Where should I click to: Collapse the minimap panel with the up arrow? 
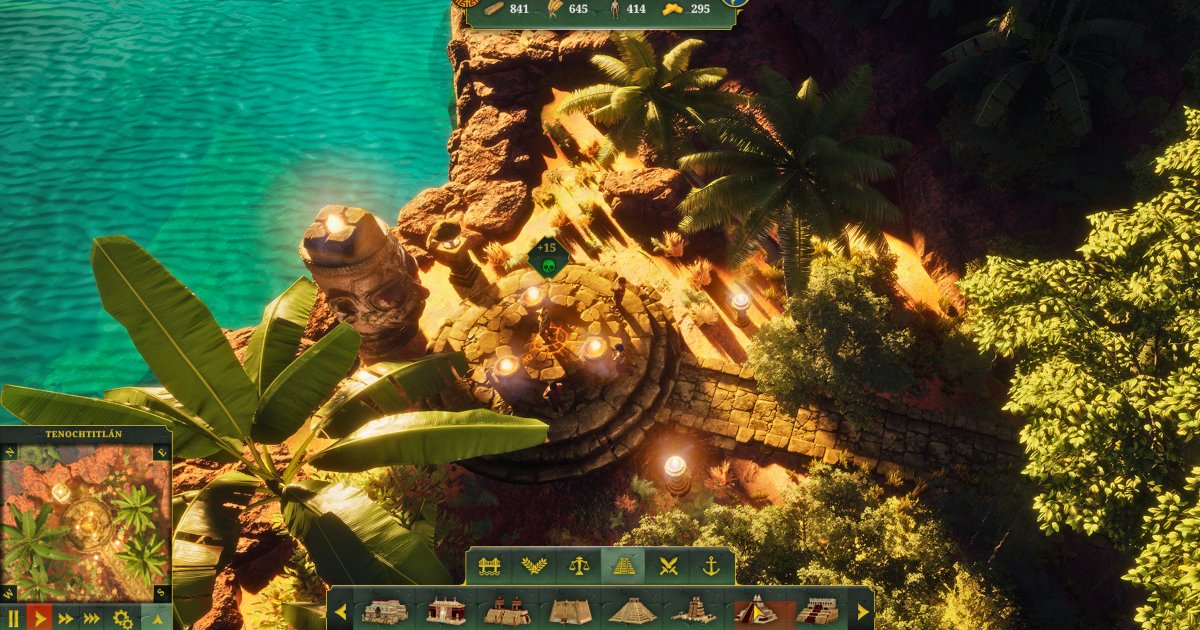click(157, 618)
